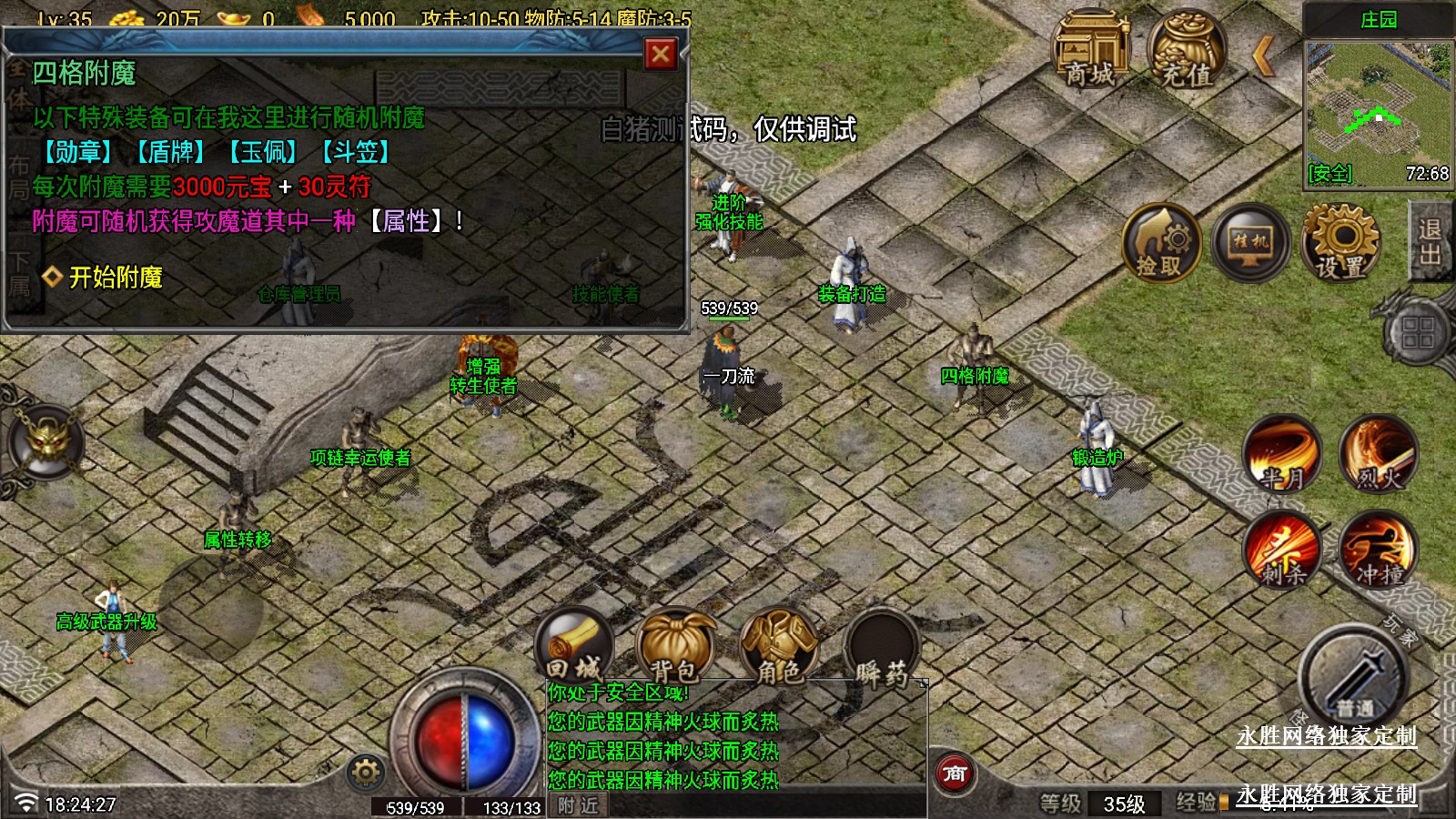Close the 四格附魔 dialog window
The height and width of the screenshot is (819, 1456).
coord(661,55)
